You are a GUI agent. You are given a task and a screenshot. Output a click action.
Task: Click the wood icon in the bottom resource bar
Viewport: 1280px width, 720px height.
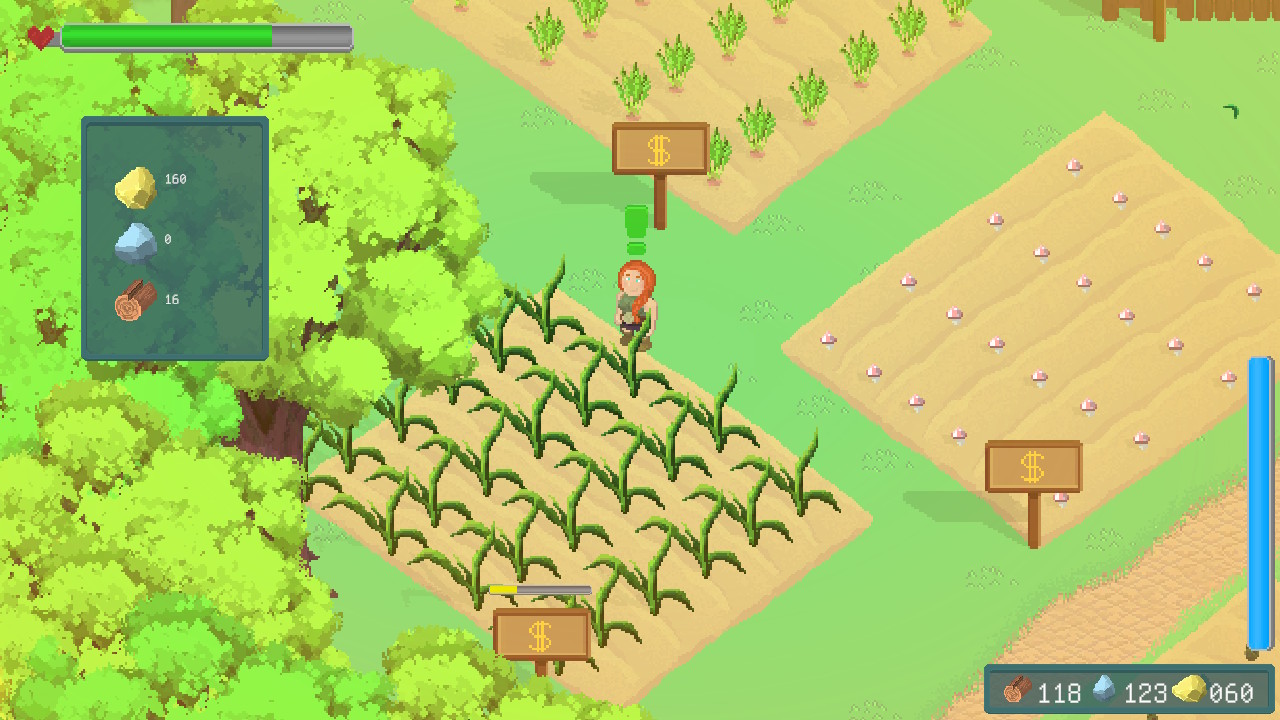click(1017, 691)
